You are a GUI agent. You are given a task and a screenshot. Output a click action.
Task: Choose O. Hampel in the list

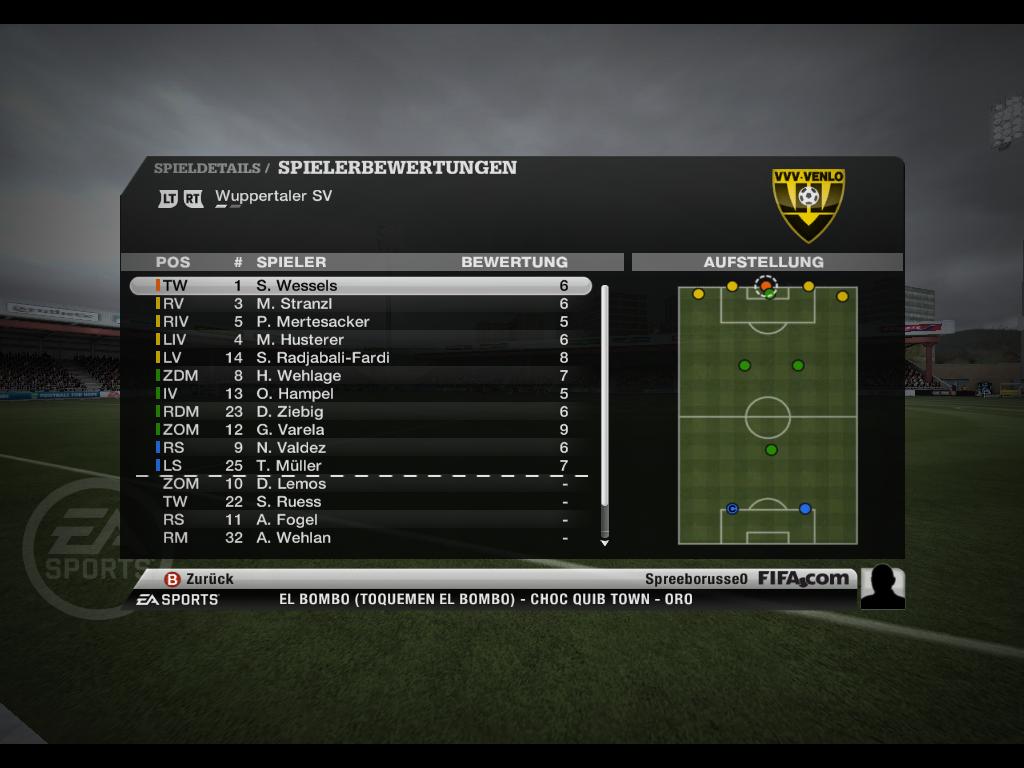pyautogui.click(x=360, y=394)
